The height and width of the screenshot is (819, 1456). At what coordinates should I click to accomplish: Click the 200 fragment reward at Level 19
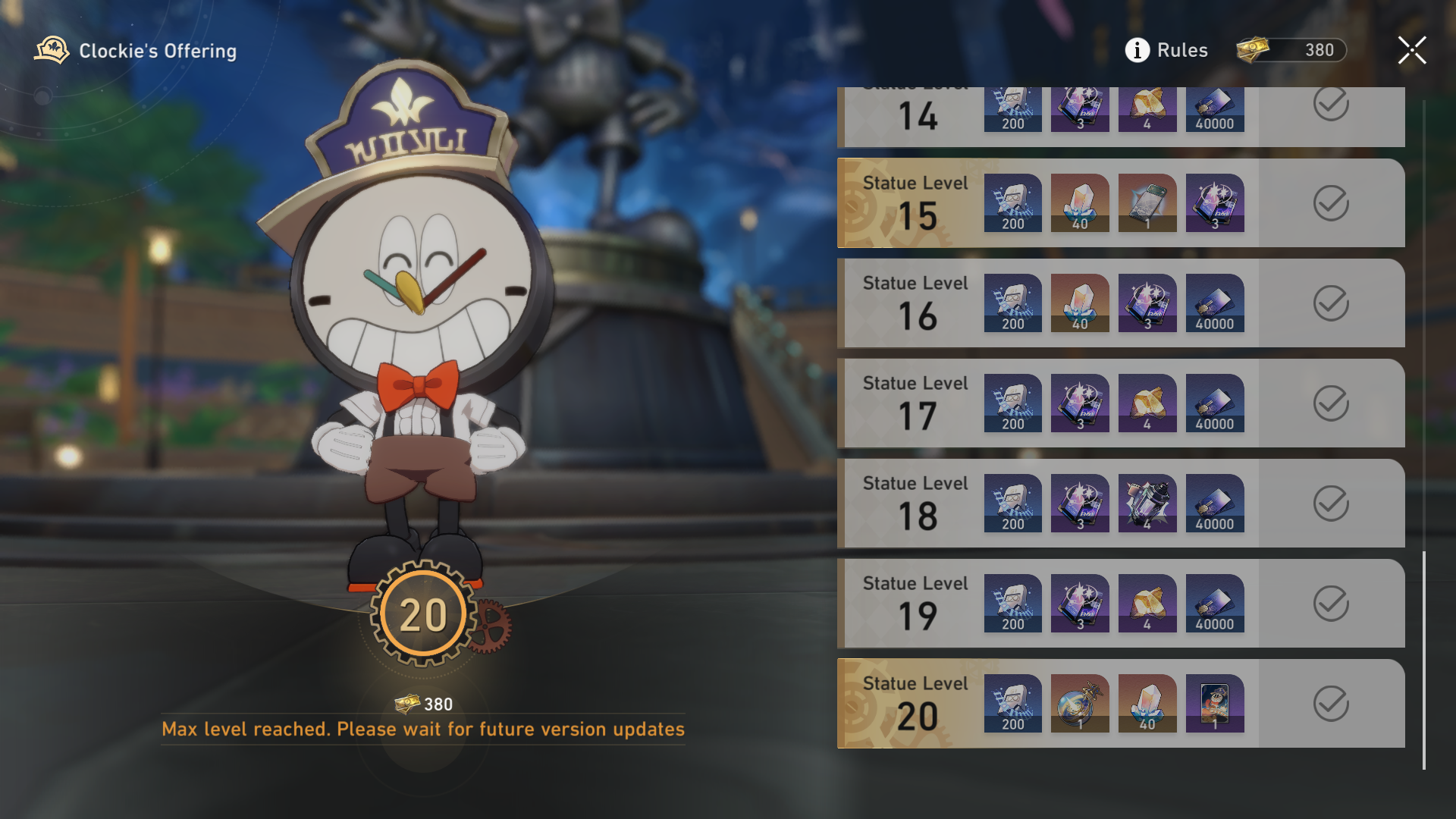pos(1013,604)
